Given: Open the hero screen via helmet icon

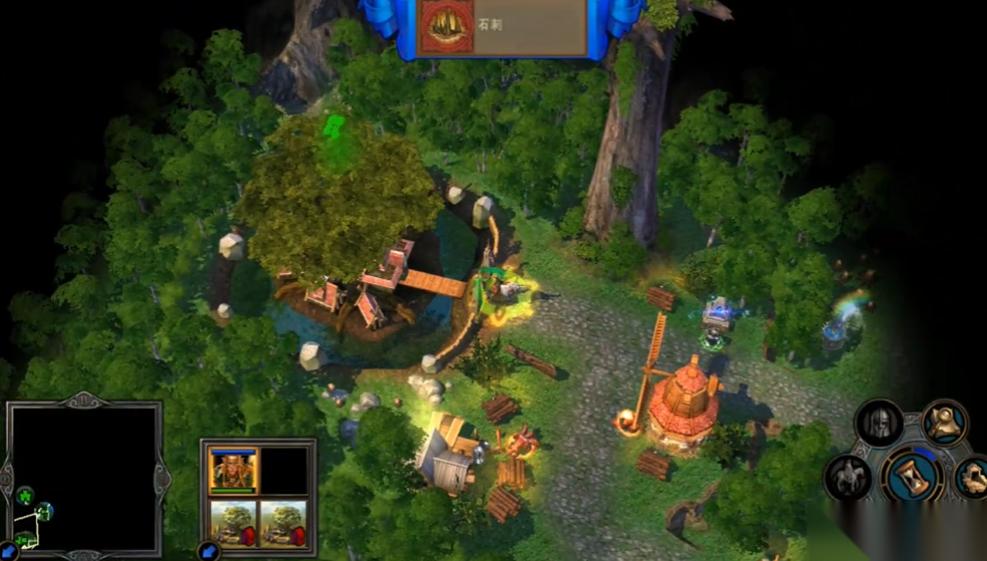Looking at the screenshot, I should click(x=880, y=424).
